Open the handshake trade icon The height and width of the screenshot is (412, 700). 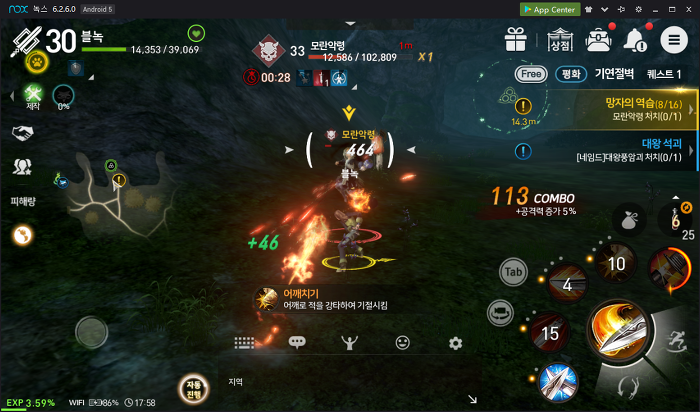22,133
